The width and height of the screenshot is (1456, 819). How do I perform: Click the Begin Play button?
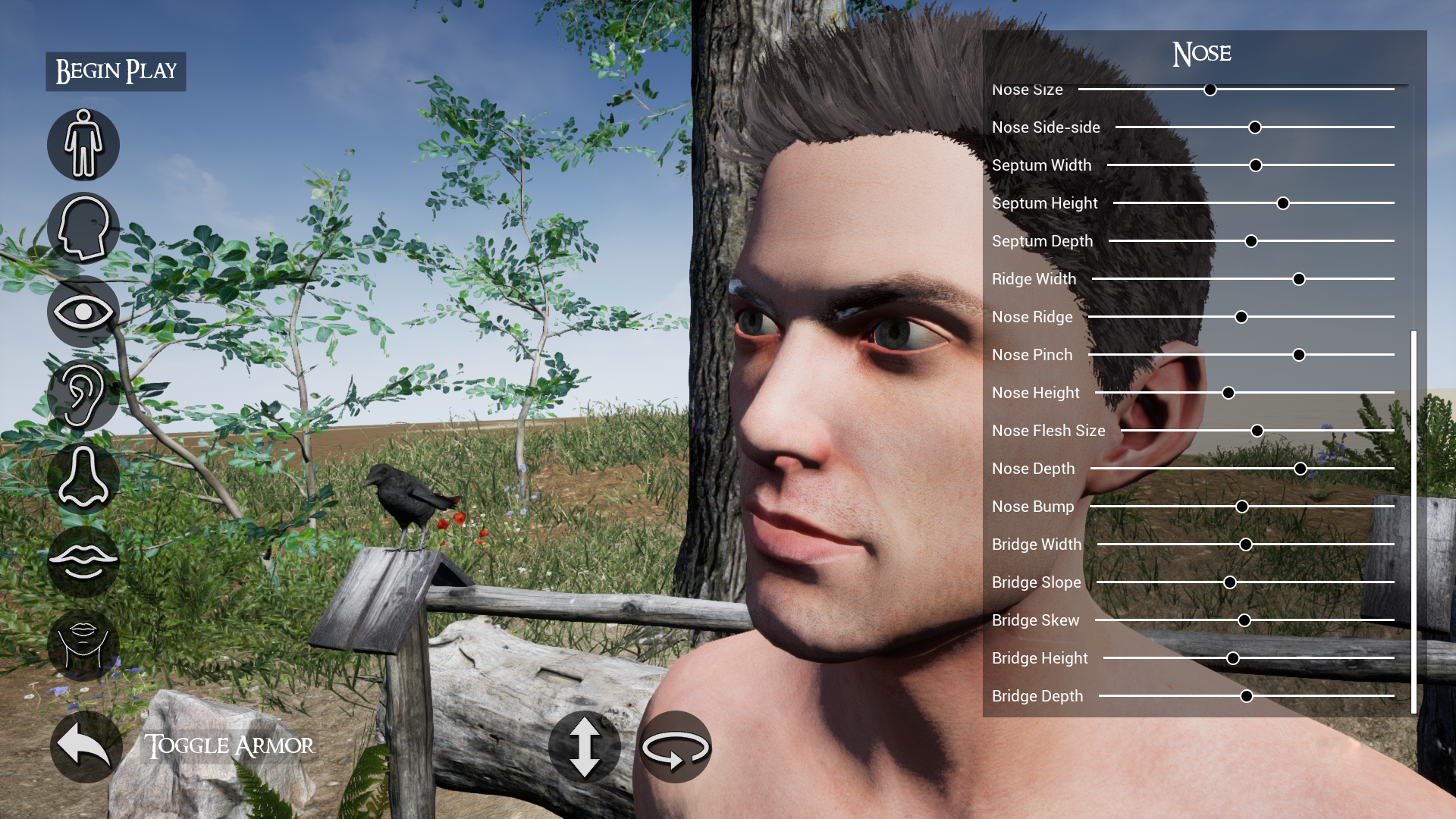coord(116,71)
